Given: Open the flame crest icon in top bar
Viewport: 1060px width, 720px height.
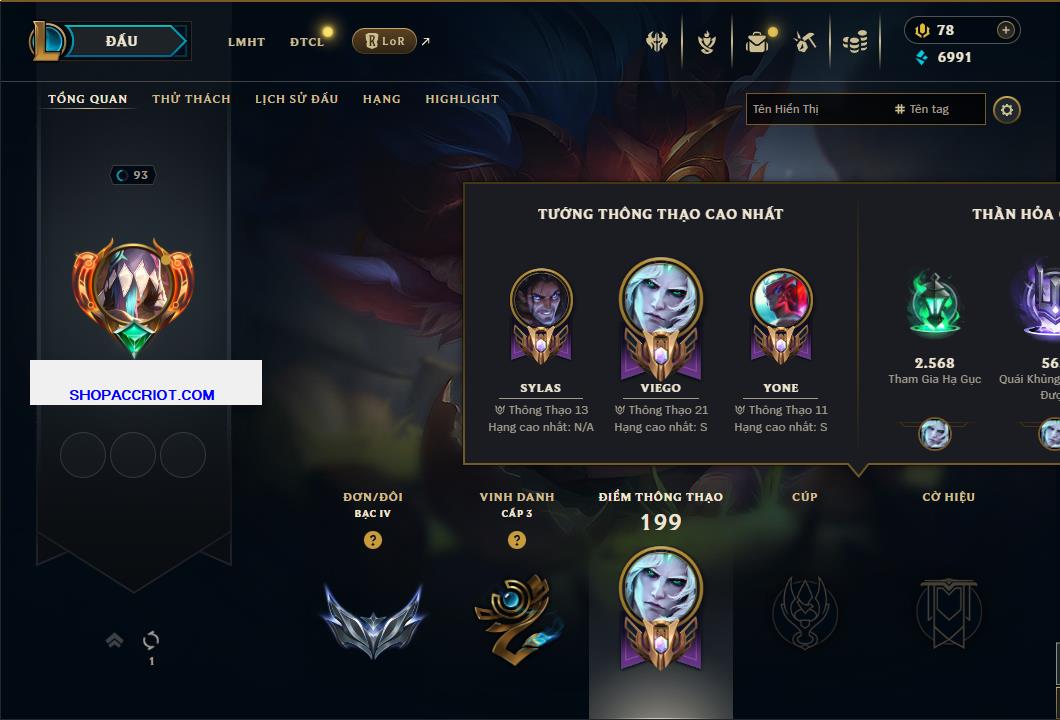Looking at the screenshot, I should (707, 42).
